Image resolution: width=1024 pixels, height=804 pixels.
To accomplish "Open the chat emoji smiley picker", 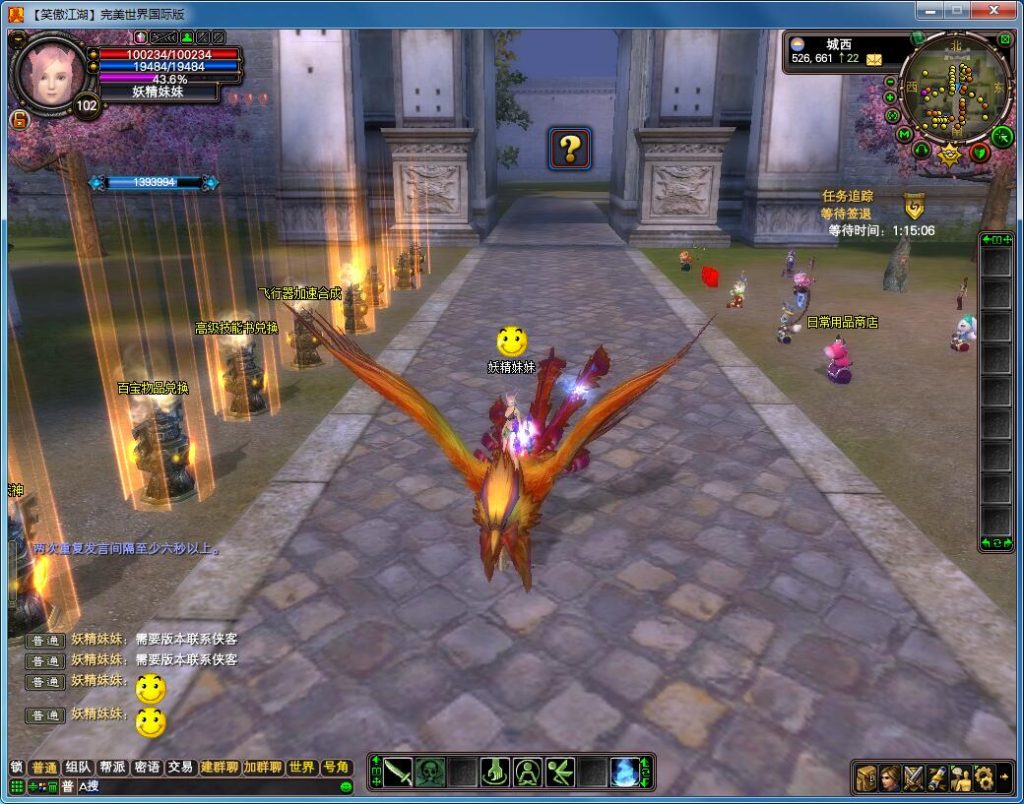I will (346, 787).
